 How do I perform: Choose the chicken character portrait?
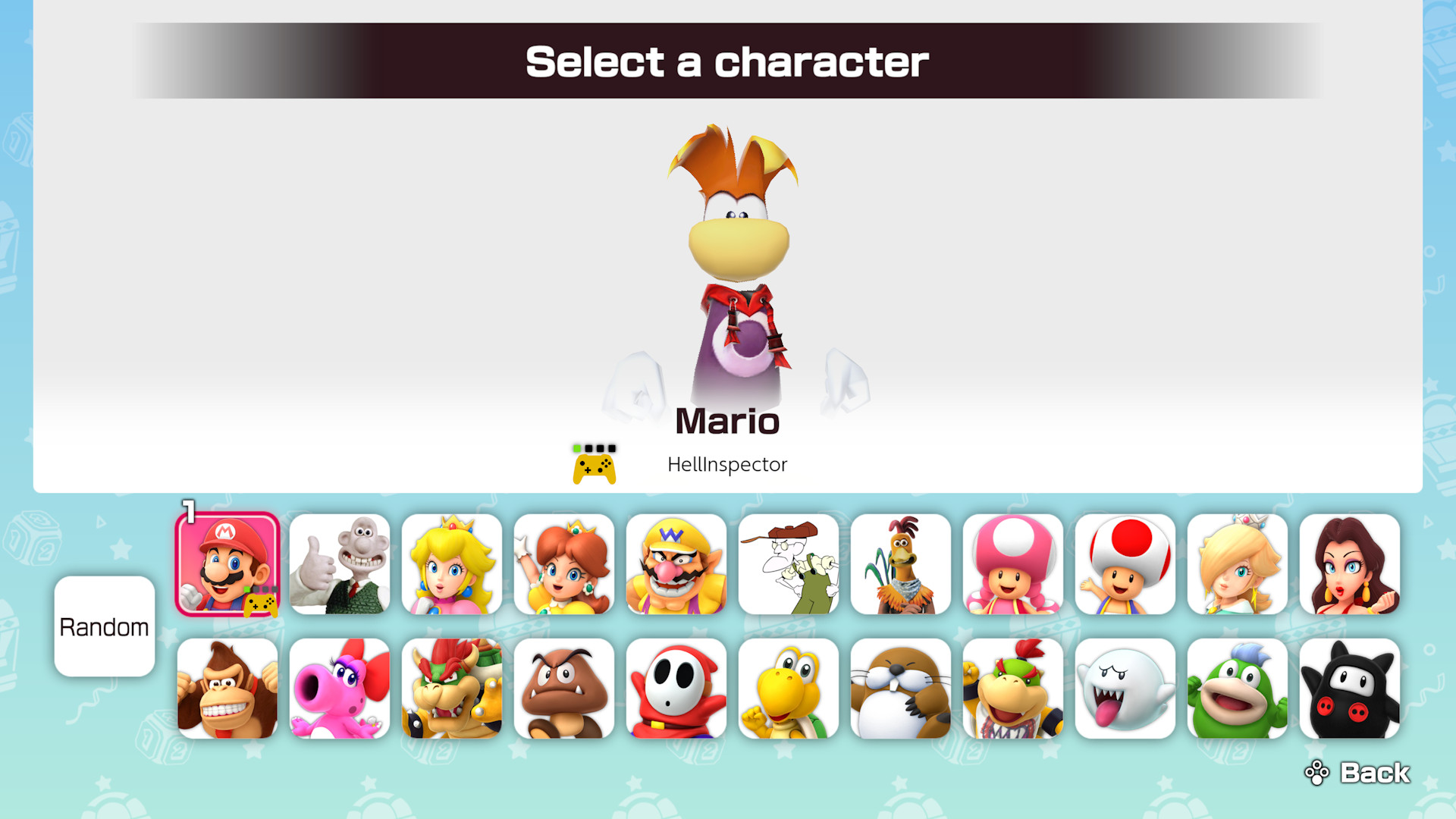click(x=900, y=564)
